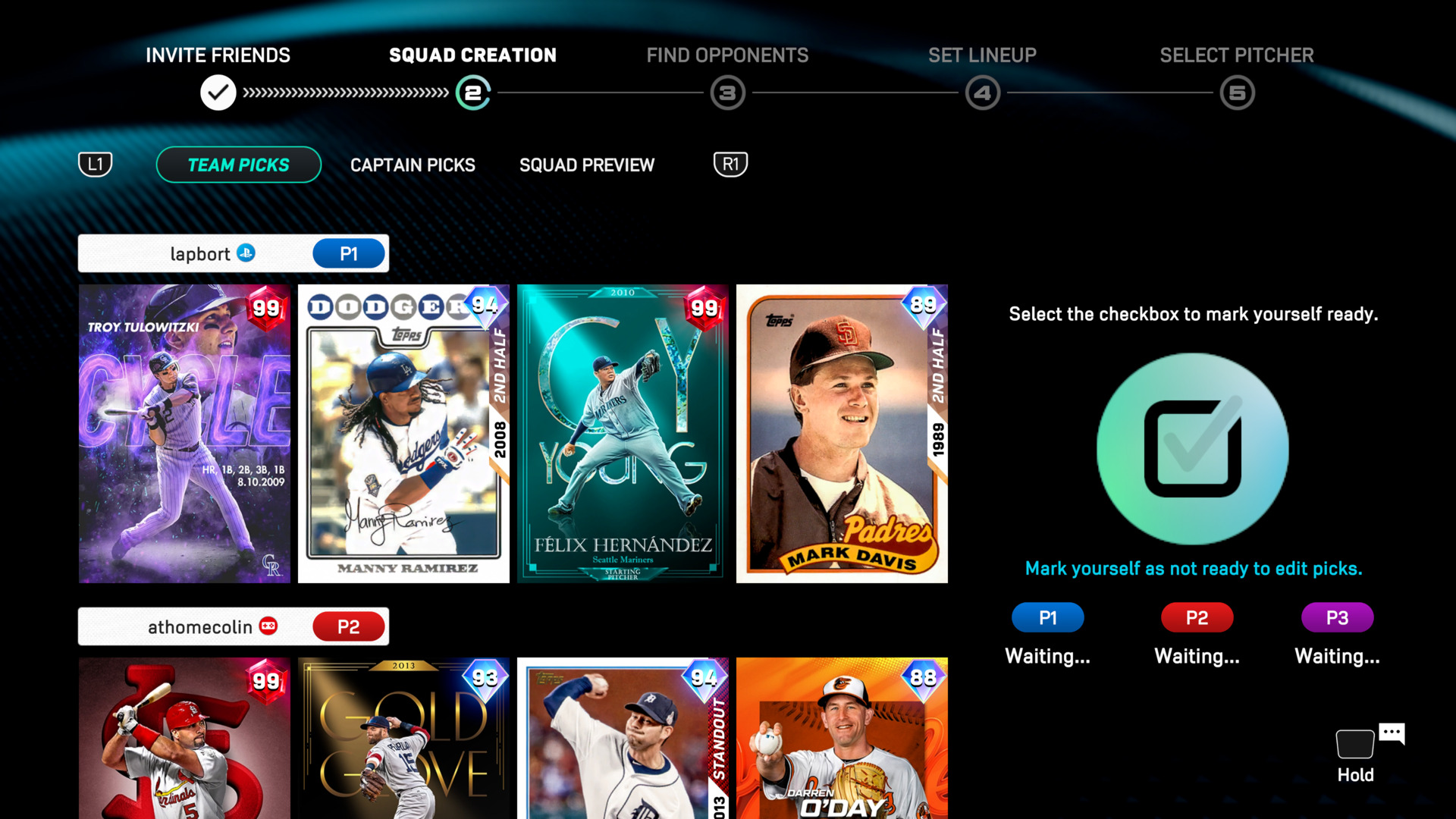Jump to Select Pitcher step 5
The height and width of the screenshot is (819, 1456).
(x=1237, y=93)
